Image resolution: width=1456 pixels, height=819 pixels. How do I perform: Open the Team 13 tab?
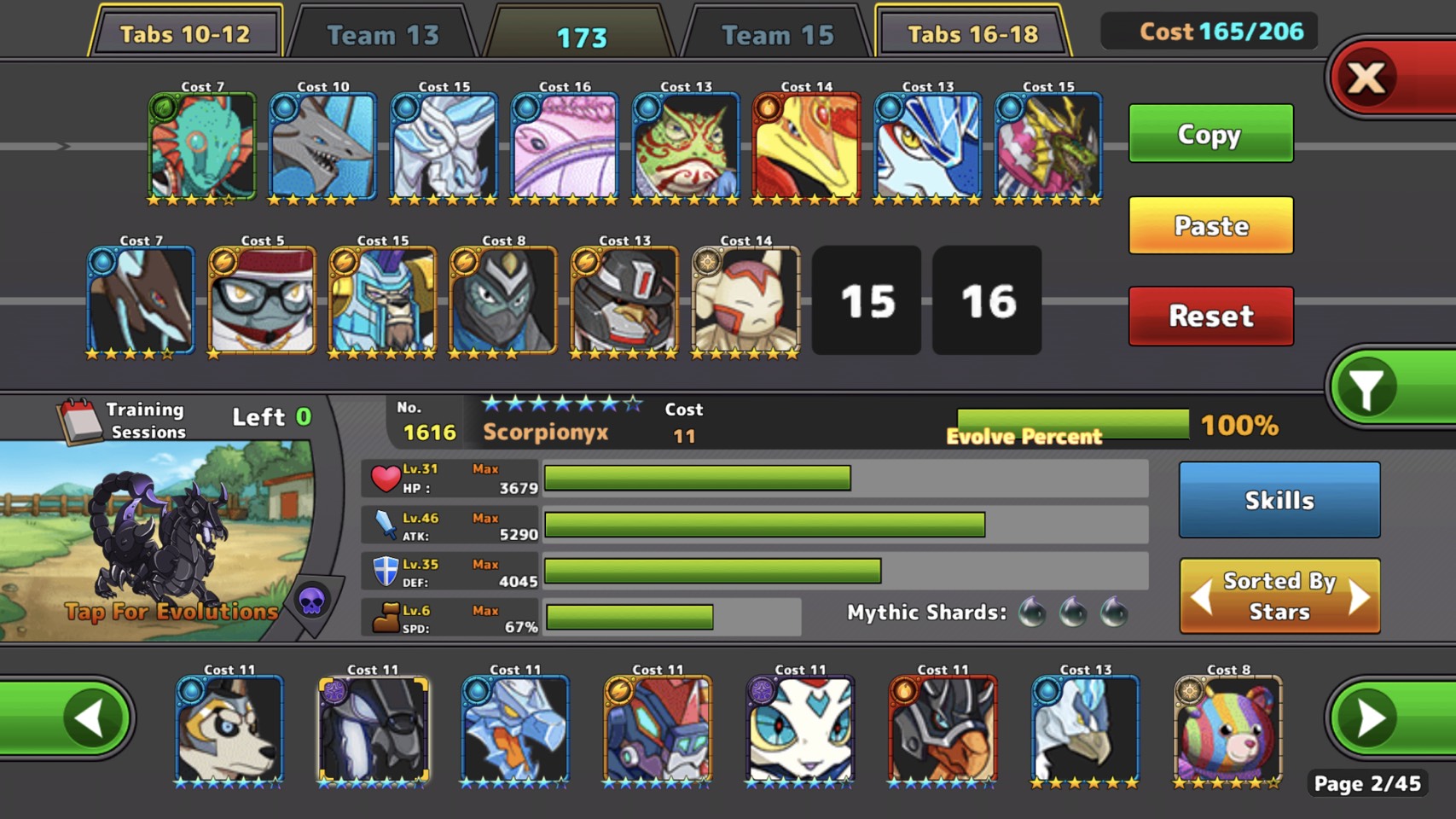[x=383, y=35]
